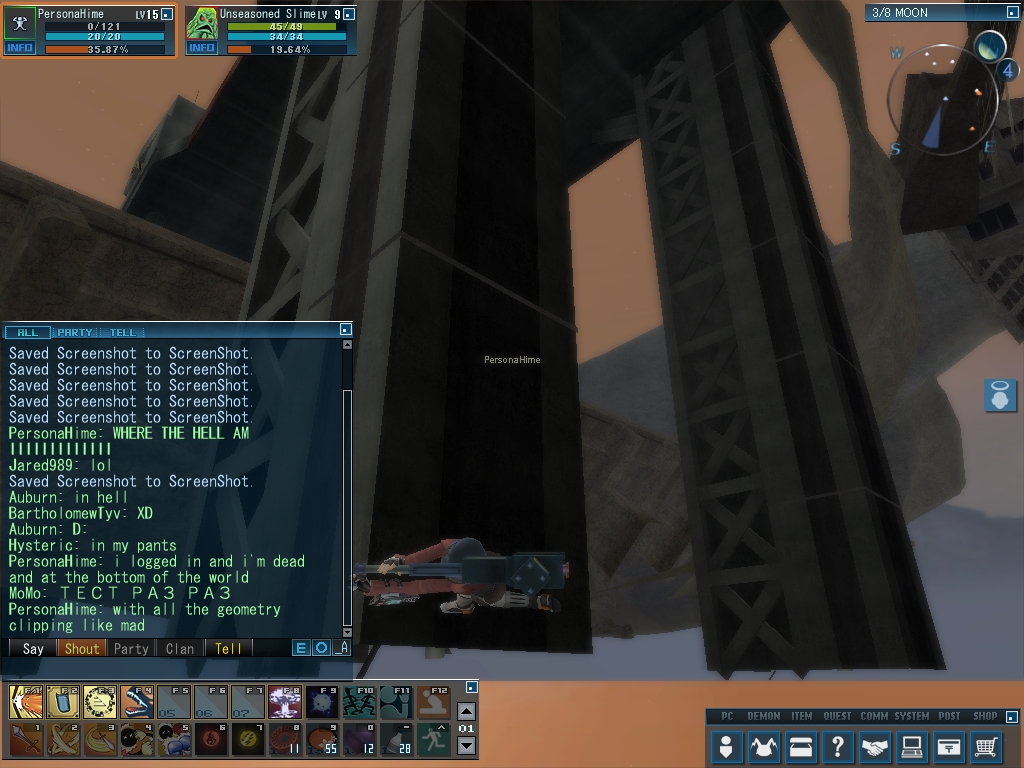1024x768 pixels.
Task: Switch hotbar page with the down arrow
Action: click(x=466, y=745)
